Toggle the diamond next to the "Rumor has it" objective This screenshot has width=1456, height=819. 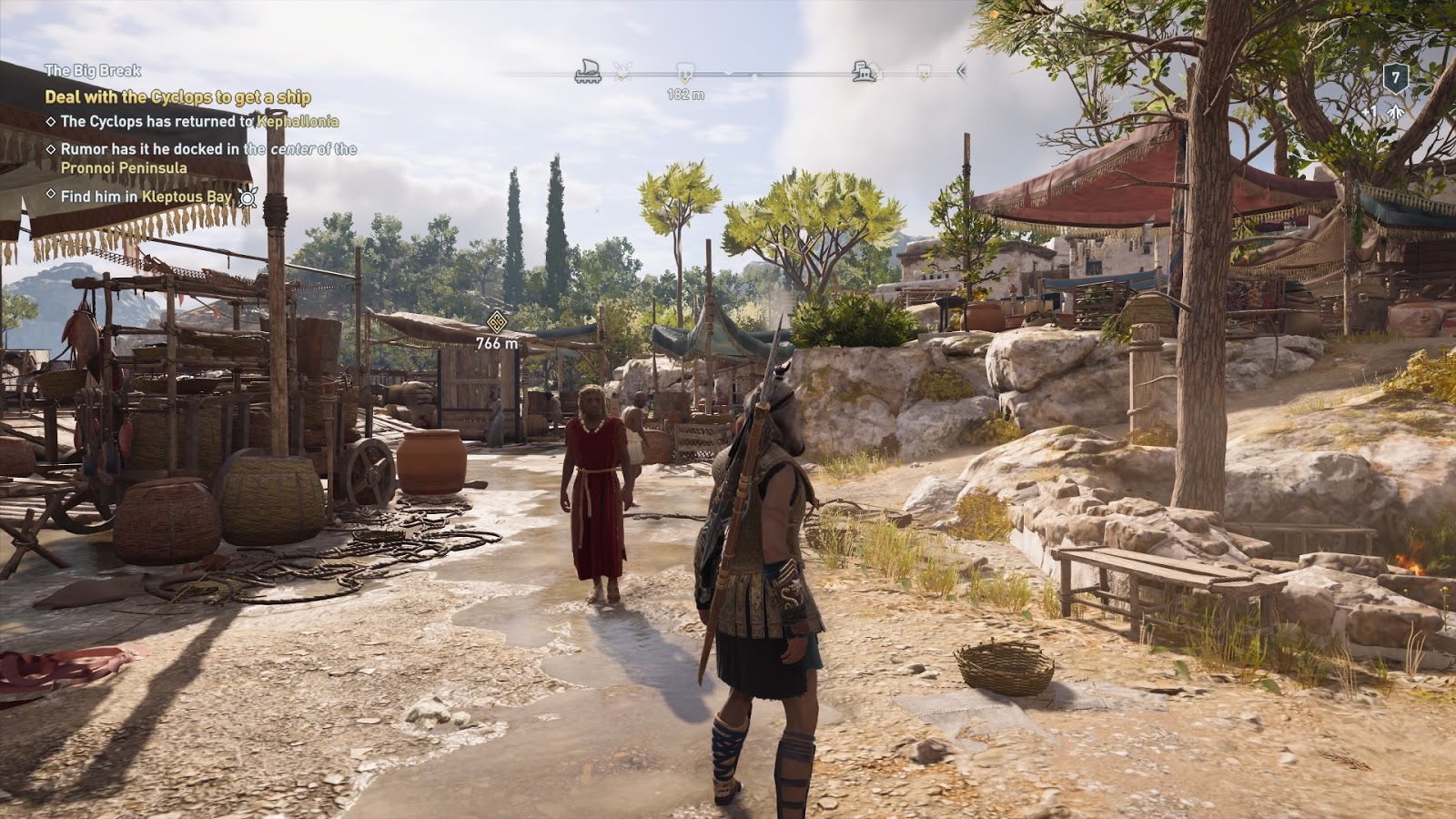click(x=52, y=149)
